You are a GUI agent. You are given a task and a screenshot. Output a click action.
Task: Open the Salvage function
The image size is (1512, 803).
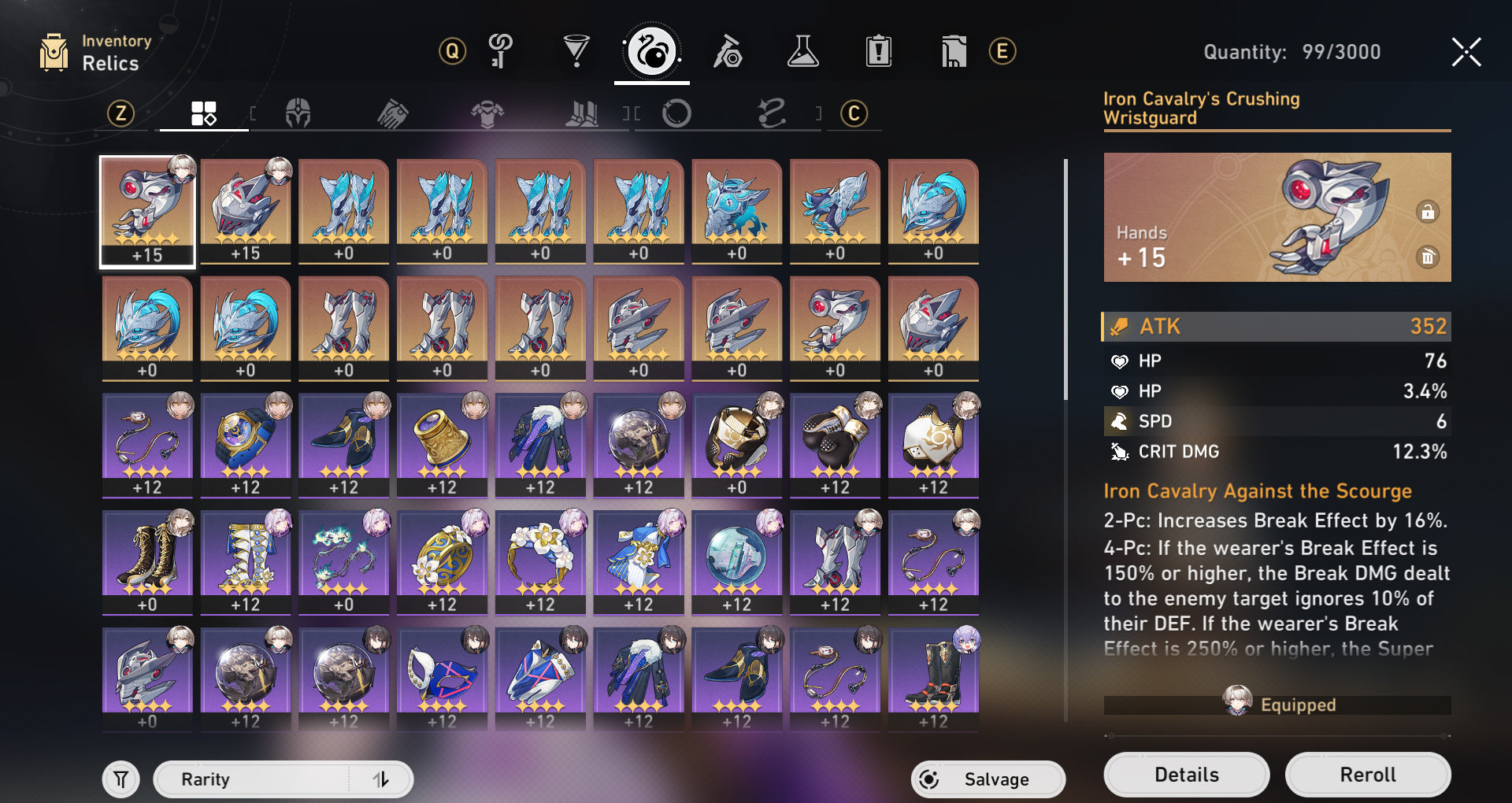click(x=988, y=779)
